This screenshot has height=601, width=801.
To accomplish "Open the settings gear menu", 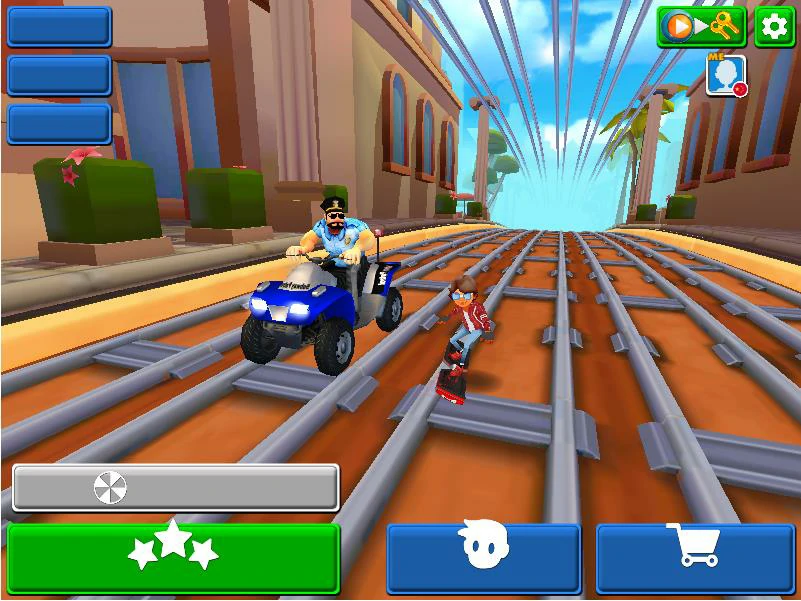I will (x=774, y=27).
